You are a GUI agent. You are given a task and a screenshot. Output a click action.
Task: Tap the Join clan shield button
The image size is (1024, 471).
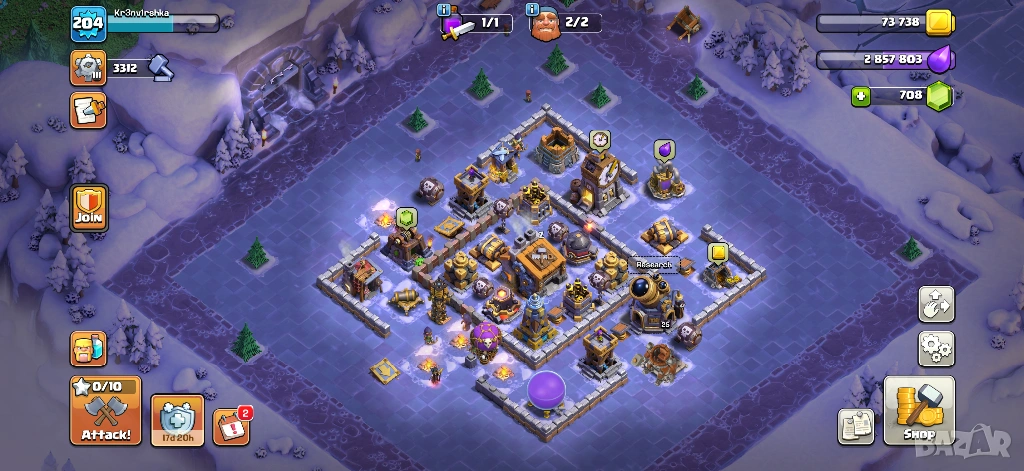click(x=88, y=208)
